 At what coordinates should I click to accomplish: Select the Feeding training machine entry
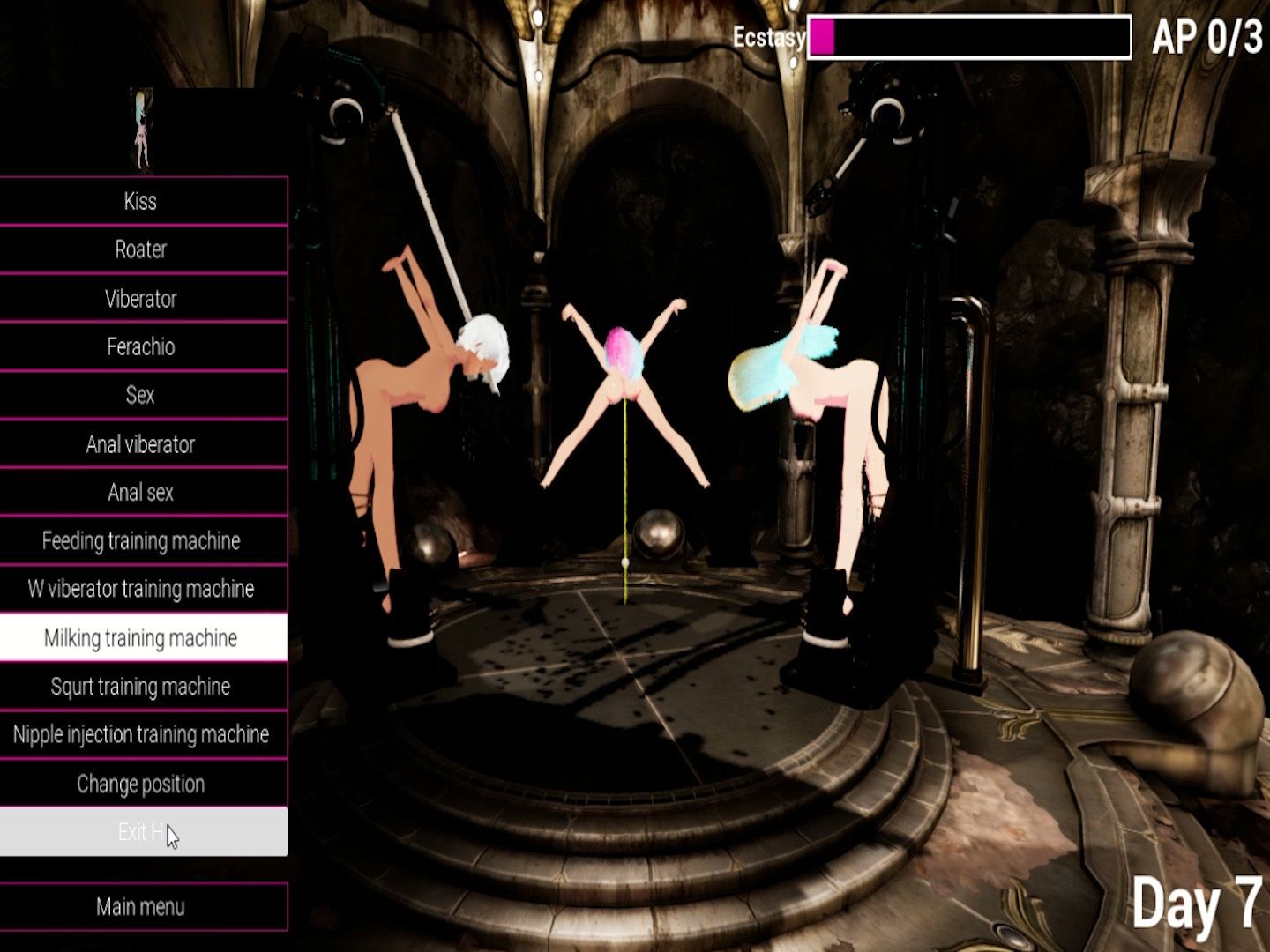[141, 540]
